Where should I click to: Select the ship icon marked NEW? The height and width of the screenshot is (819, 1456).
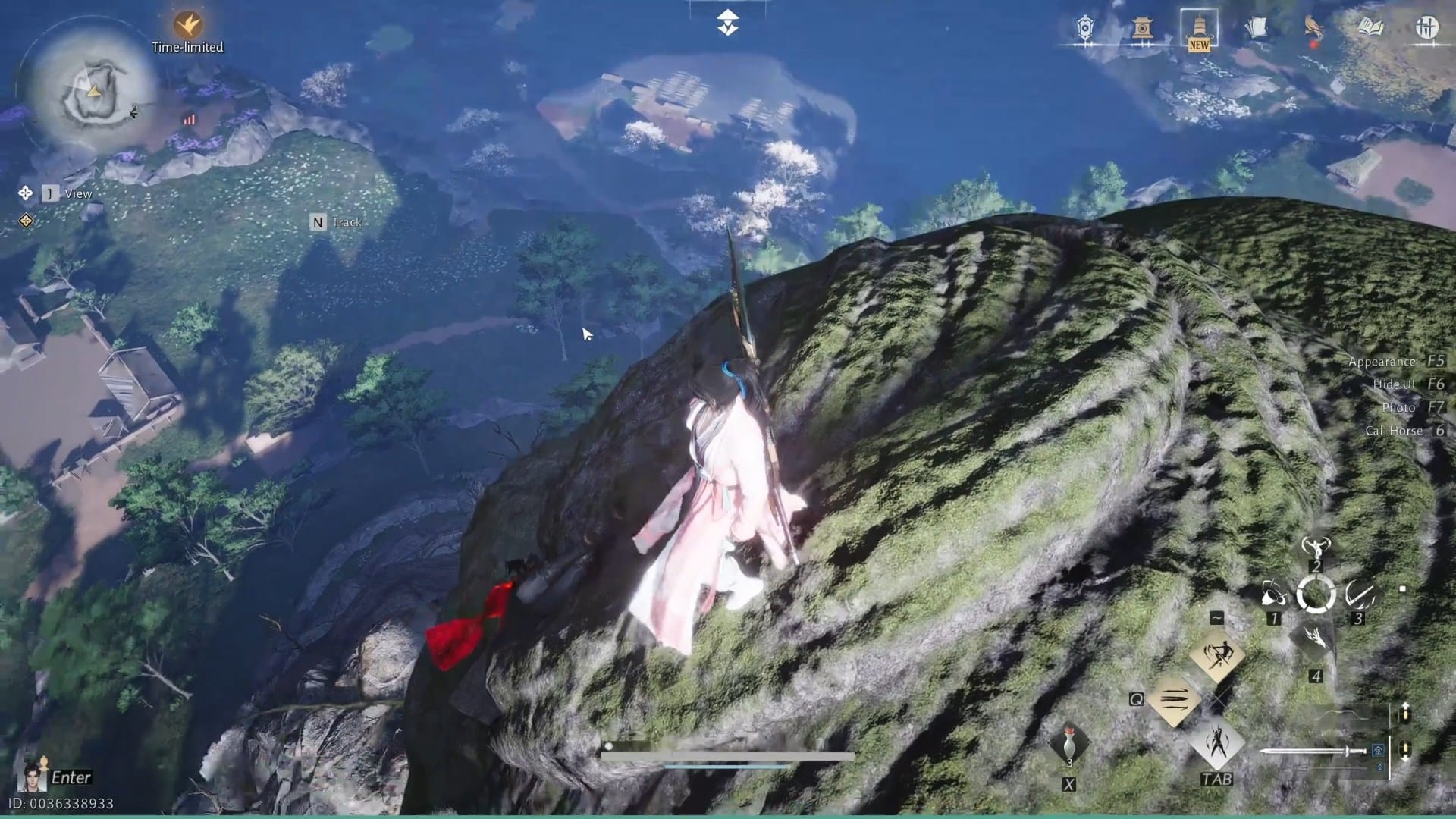[1199, 27]
